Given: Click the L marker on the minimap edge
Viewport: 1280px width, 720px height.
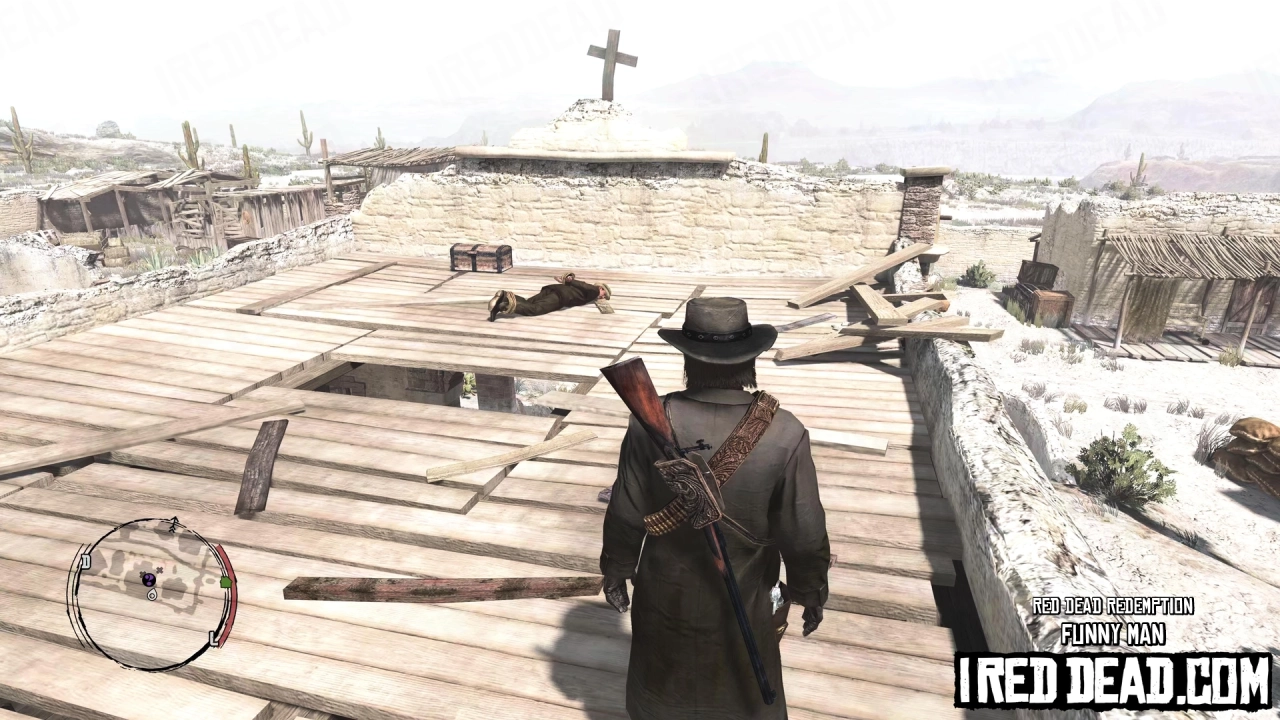Looking at the screenshot, I should coord(214,638).
